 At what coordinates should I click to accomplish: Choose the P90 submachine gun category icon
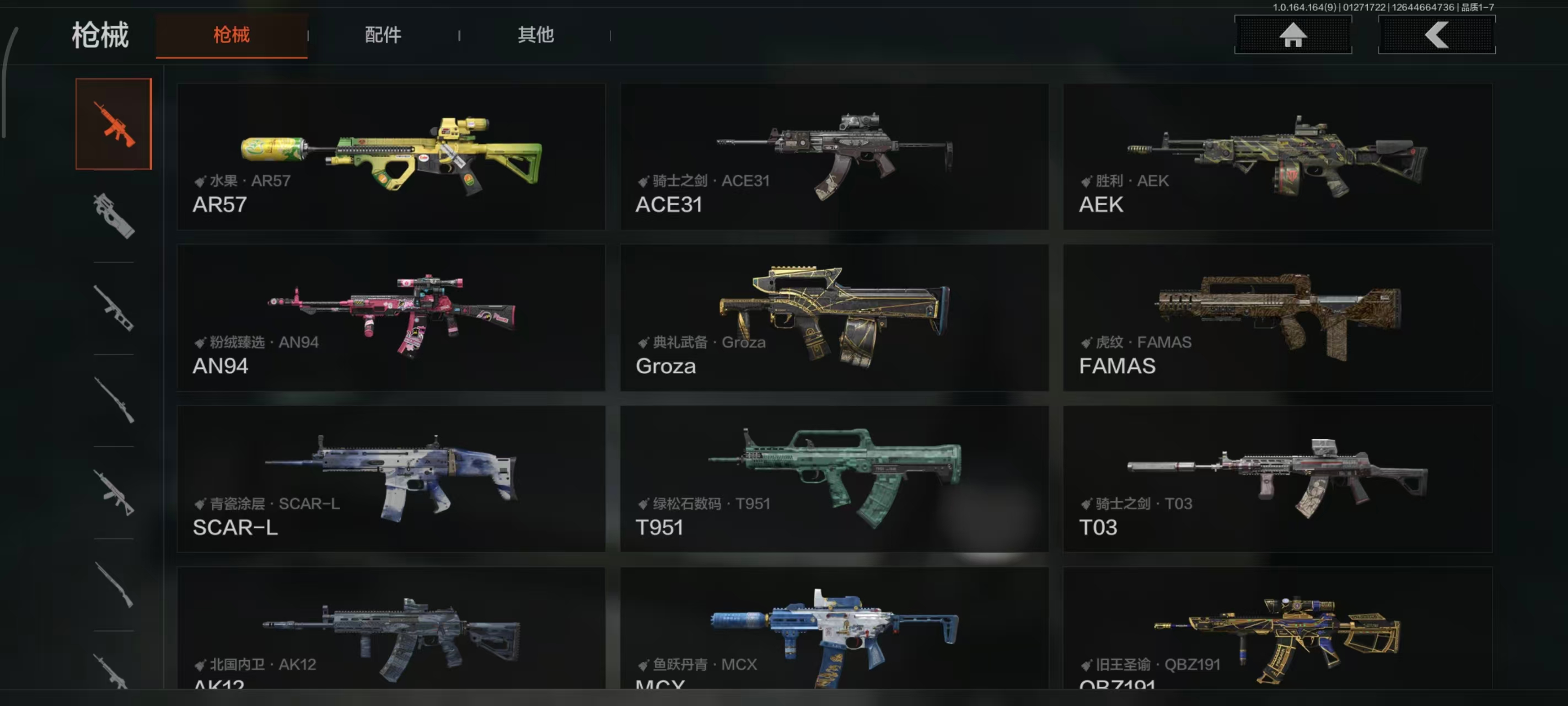point(114,216)
